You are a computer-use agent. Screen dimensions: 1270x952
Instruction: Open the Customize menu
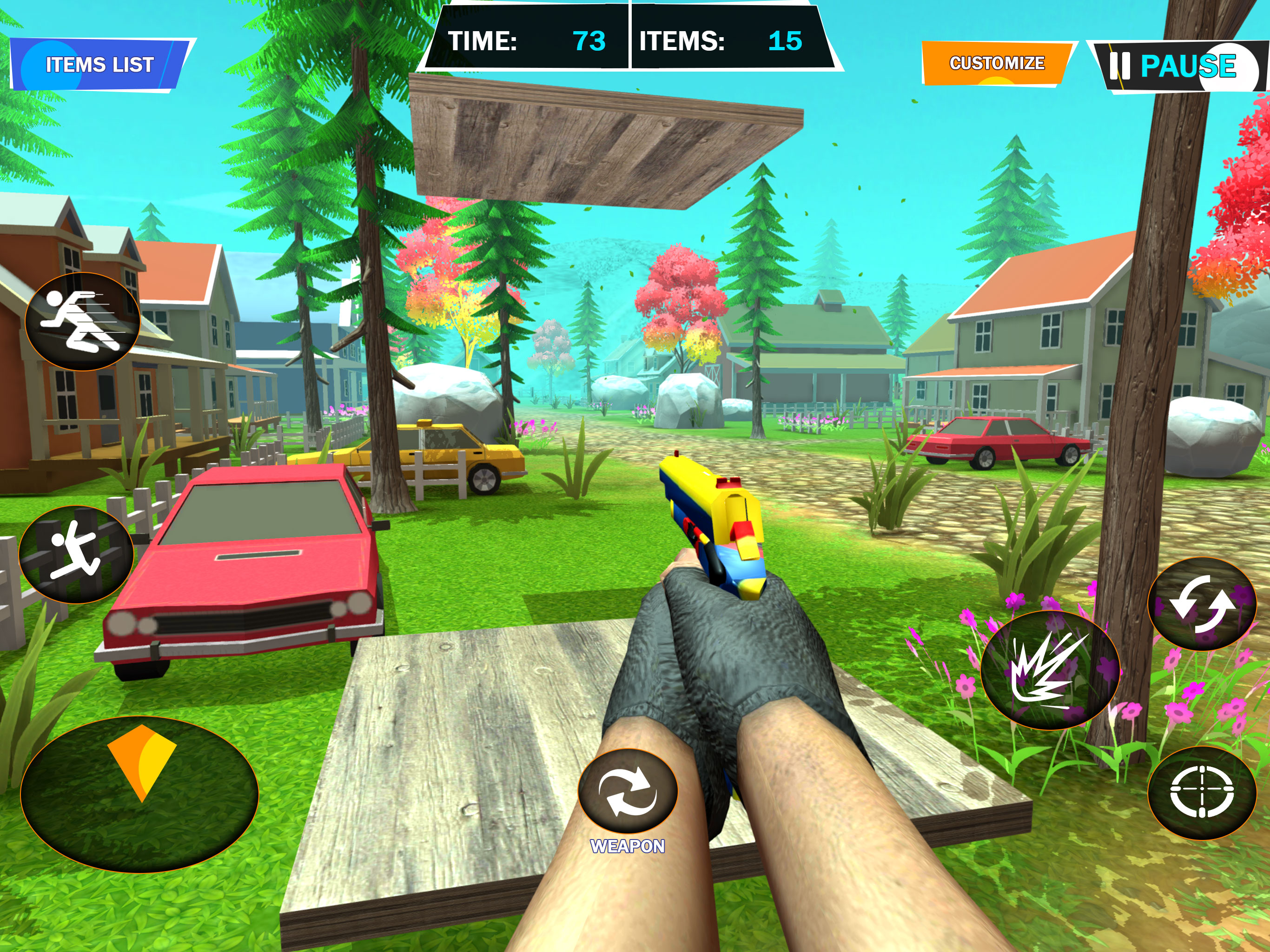click(x=996, y=63)
